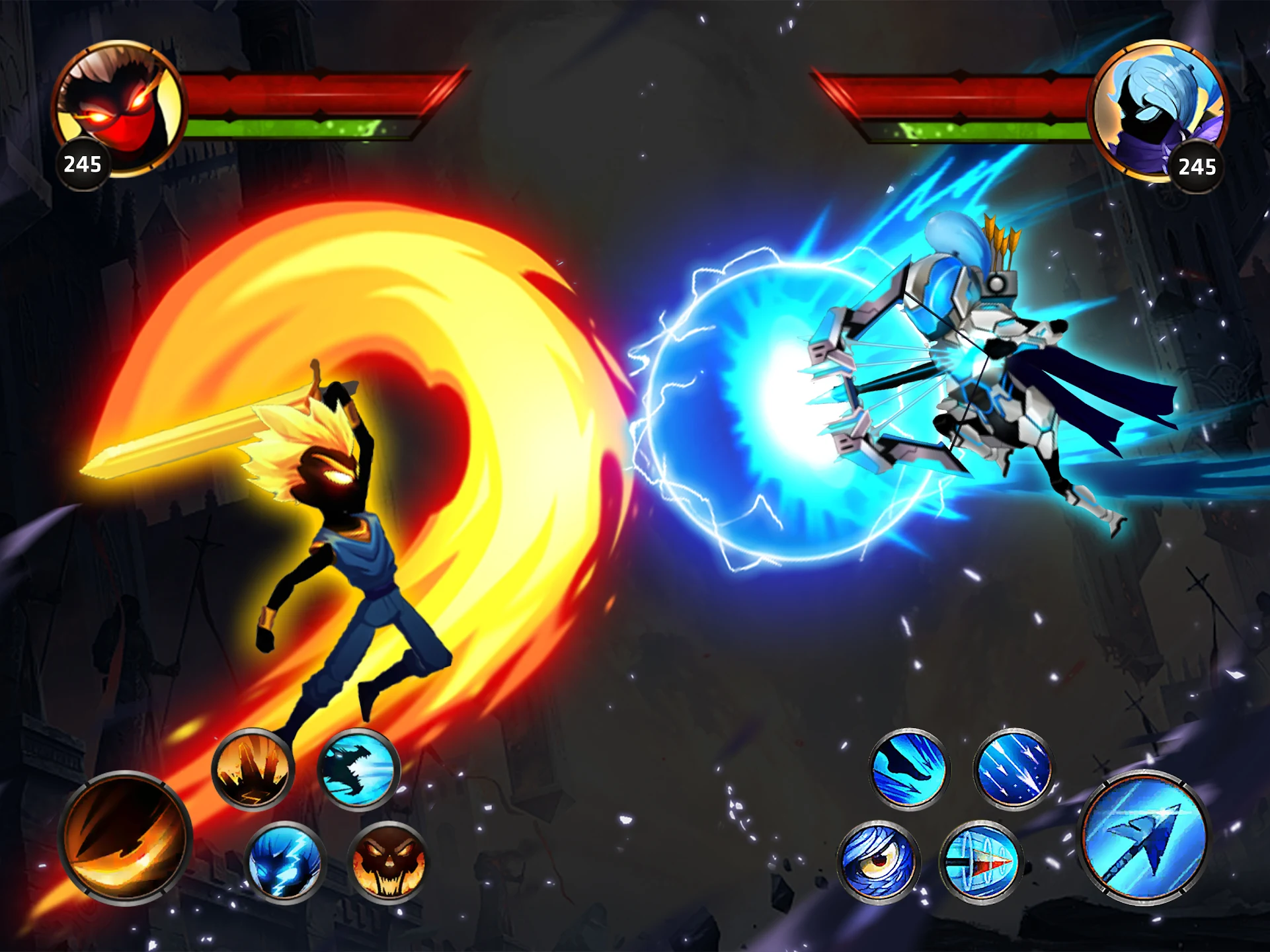Use the orange ground eruption skill
Image resolution: width=1270 pixels, height=952 pixels.
(x=253, y=769)
